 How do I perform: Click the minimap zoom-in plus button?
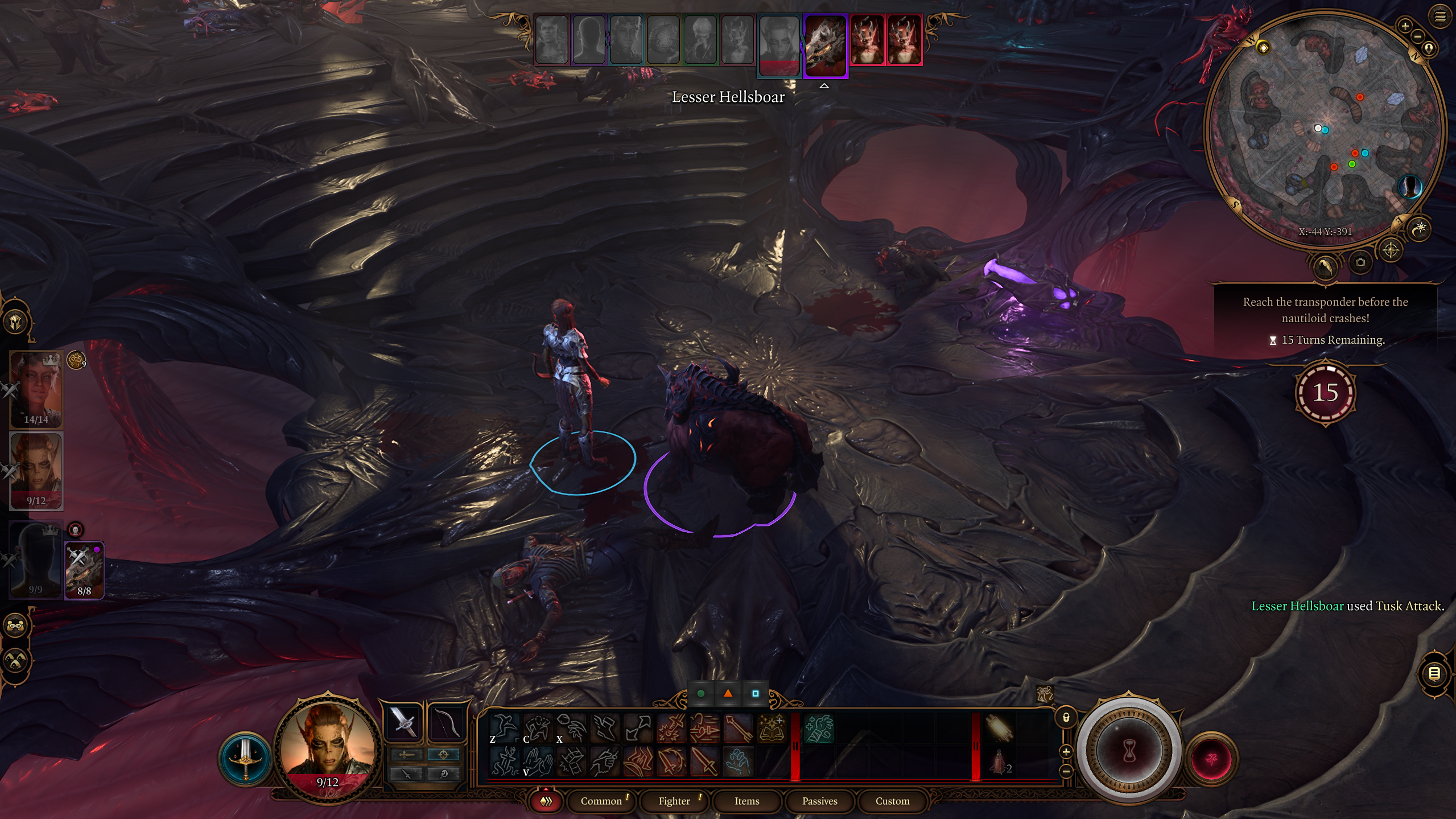pyautogui.click(x=1405, y=26)
